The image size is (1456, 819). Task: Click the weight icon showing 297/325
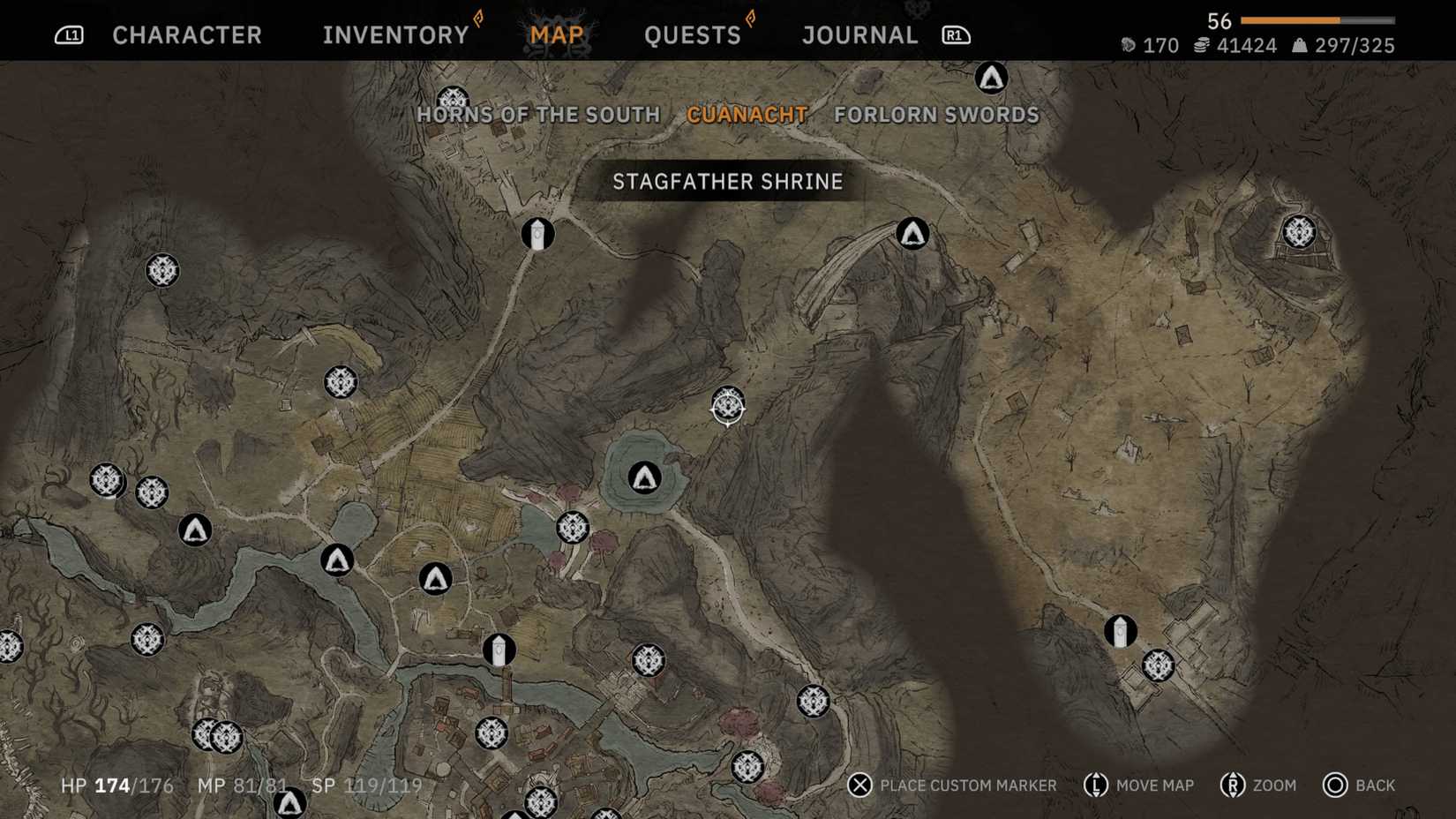point(1298,45)
